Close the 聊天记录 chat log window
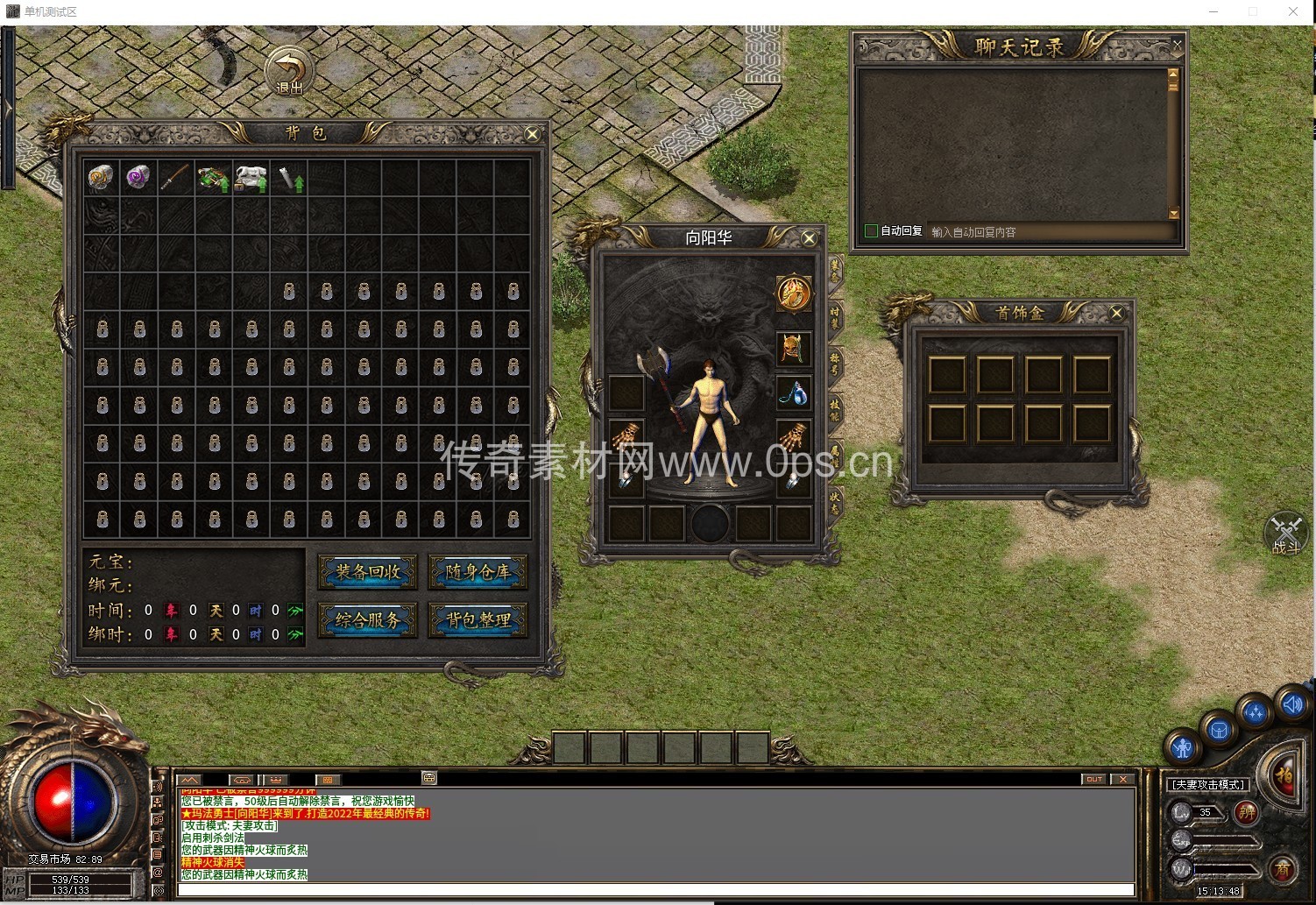 coord(1177,44)
